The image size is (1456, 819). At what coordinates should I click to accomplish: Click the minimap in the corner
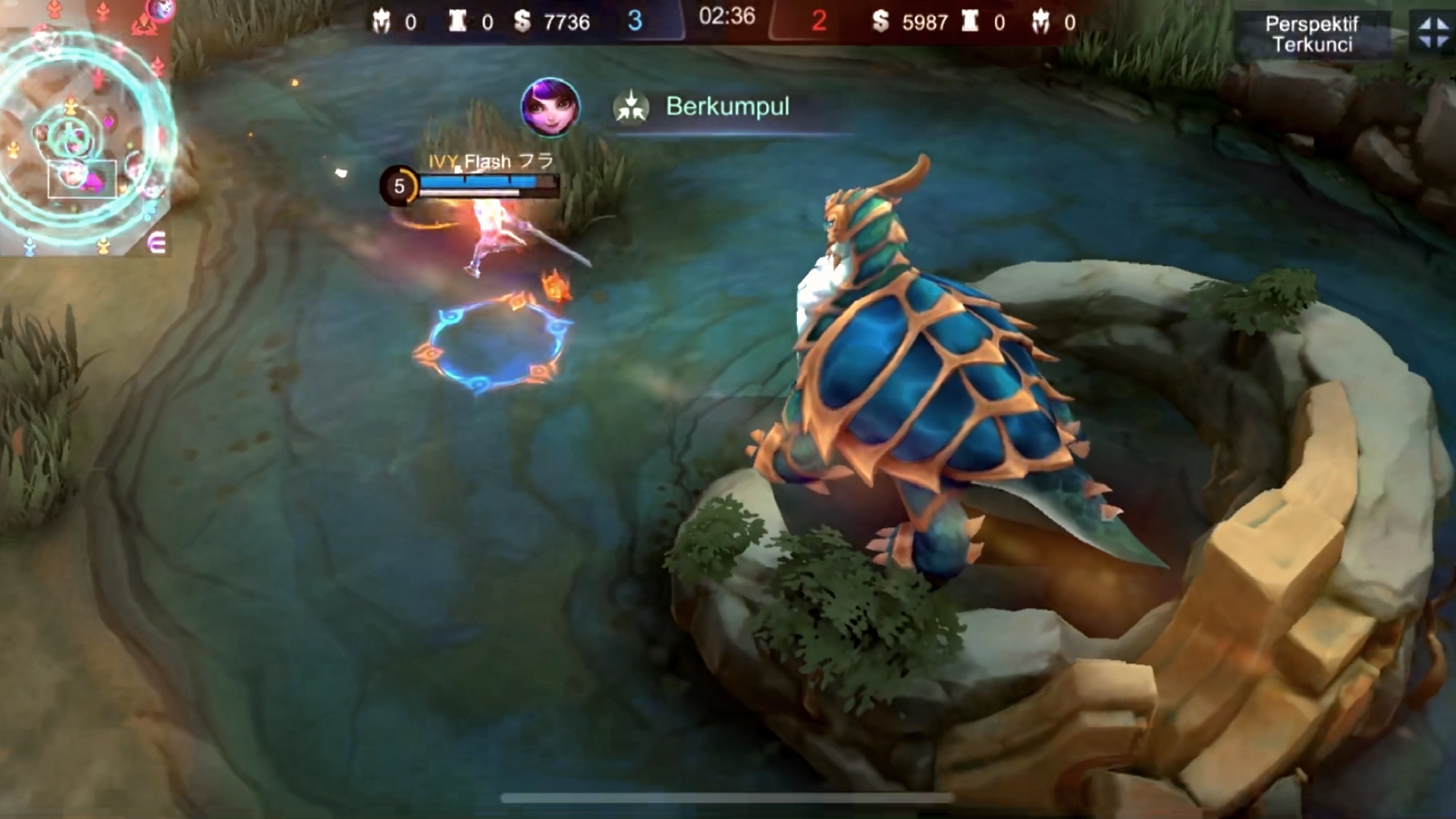tap(83, 129)
